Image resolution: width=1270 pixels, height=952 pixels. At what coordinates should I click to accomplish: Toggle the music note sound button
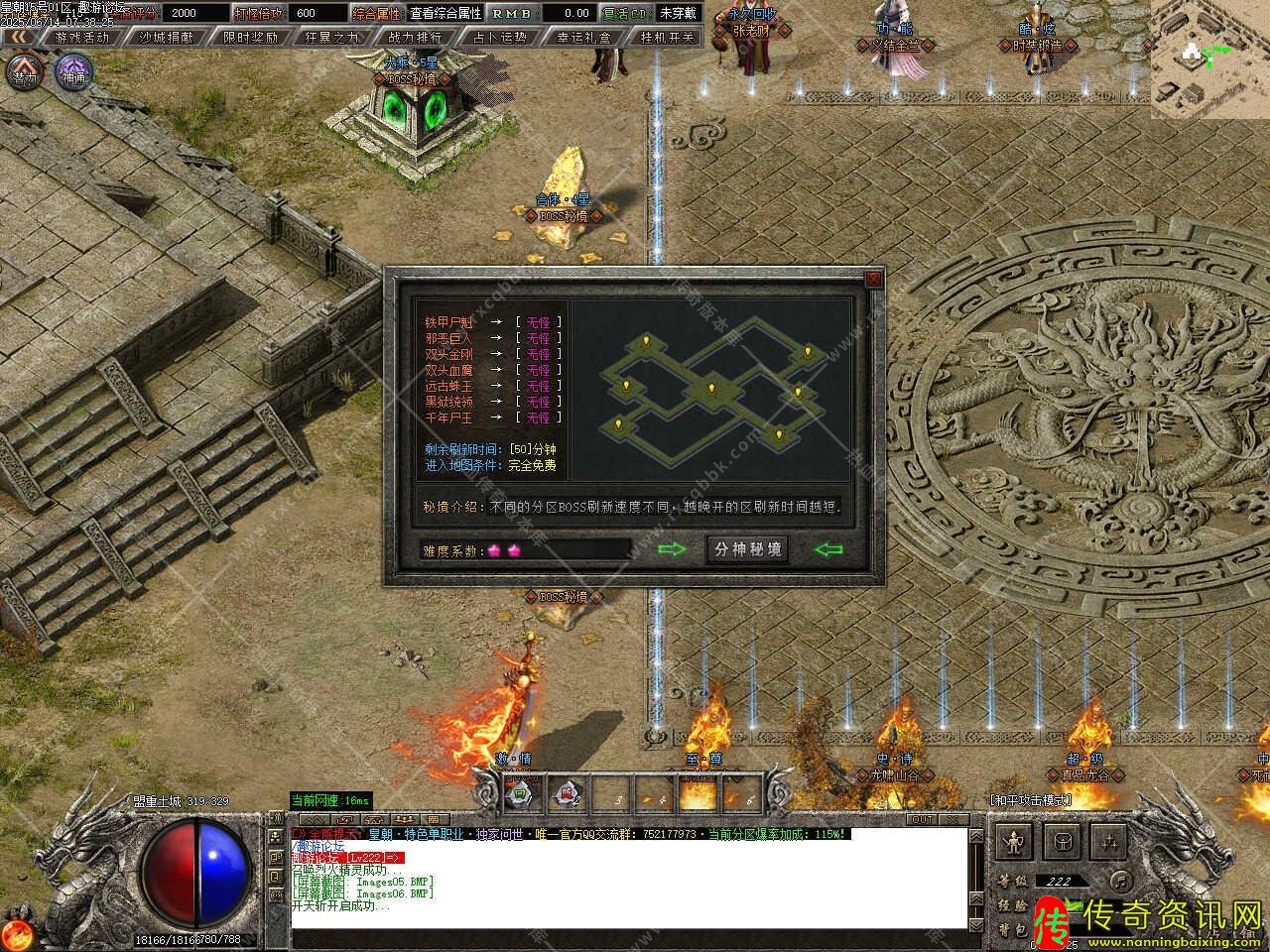1120,880
